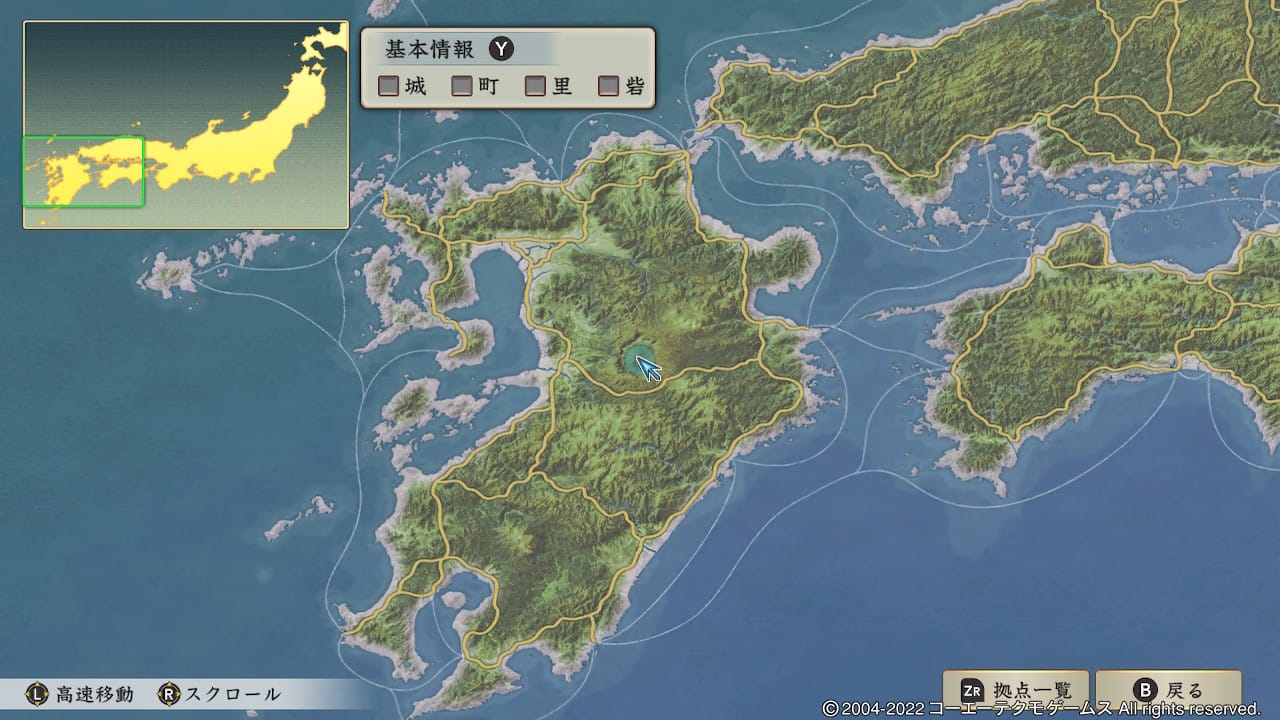This screenshot has width=1280, height=720.
Task: Enable the 城 (castle) checkbox
Action: coord(387,86)
